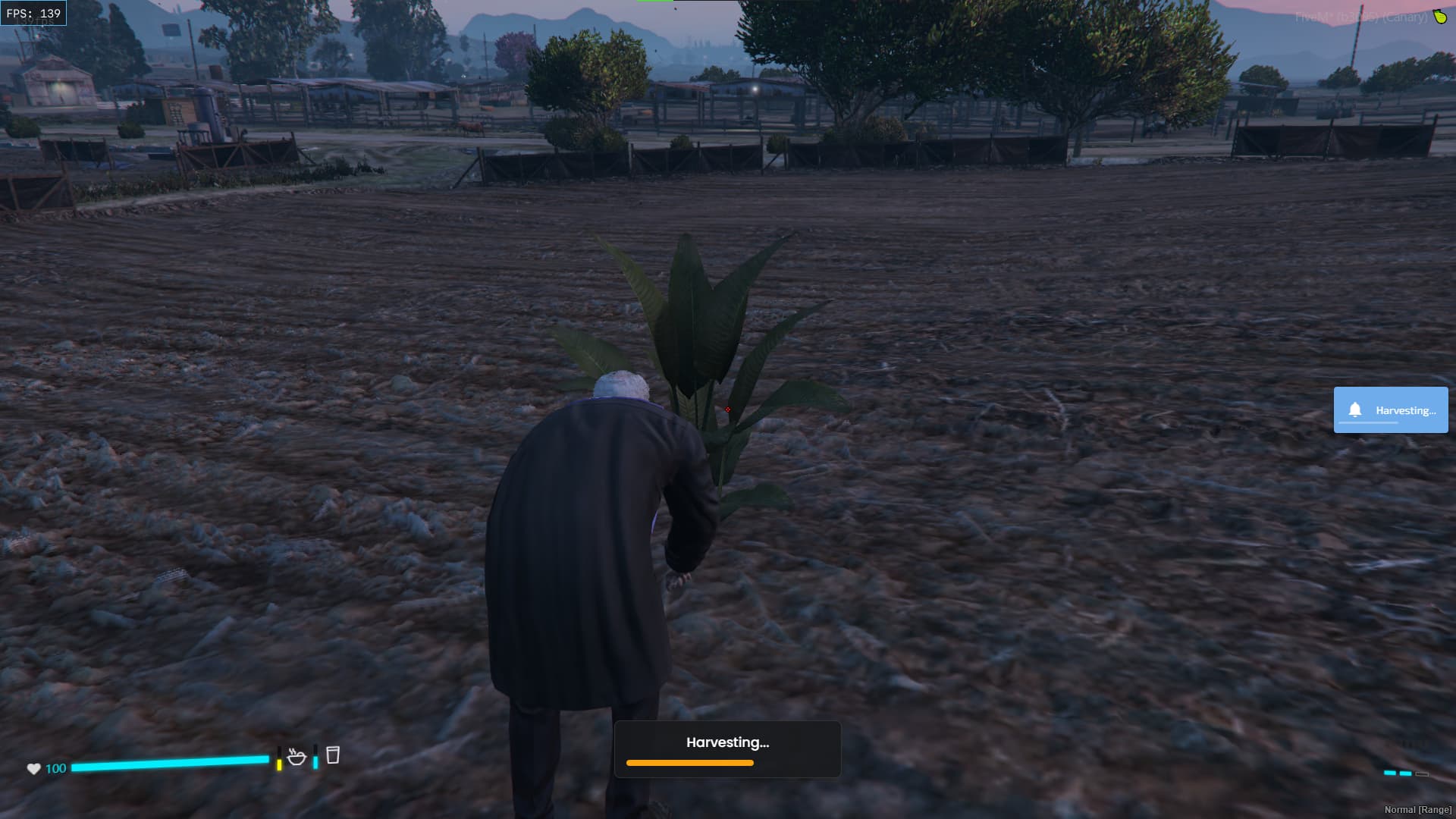Select the food bowl hunger icon
This screenshot has height=819, width=1456.
(297, 756)
